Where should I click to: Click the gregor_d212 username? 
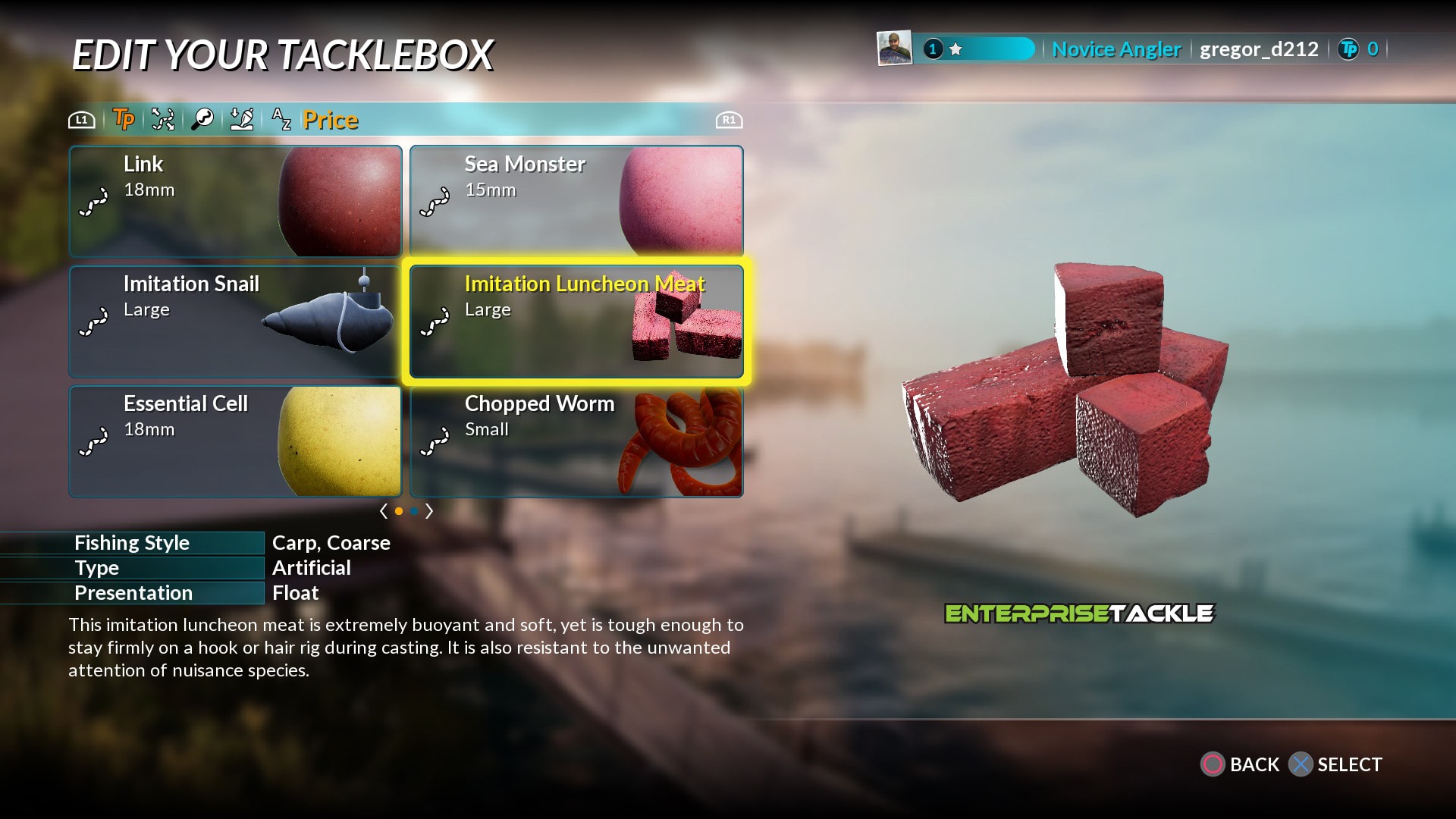click(x=1258, y=49)
